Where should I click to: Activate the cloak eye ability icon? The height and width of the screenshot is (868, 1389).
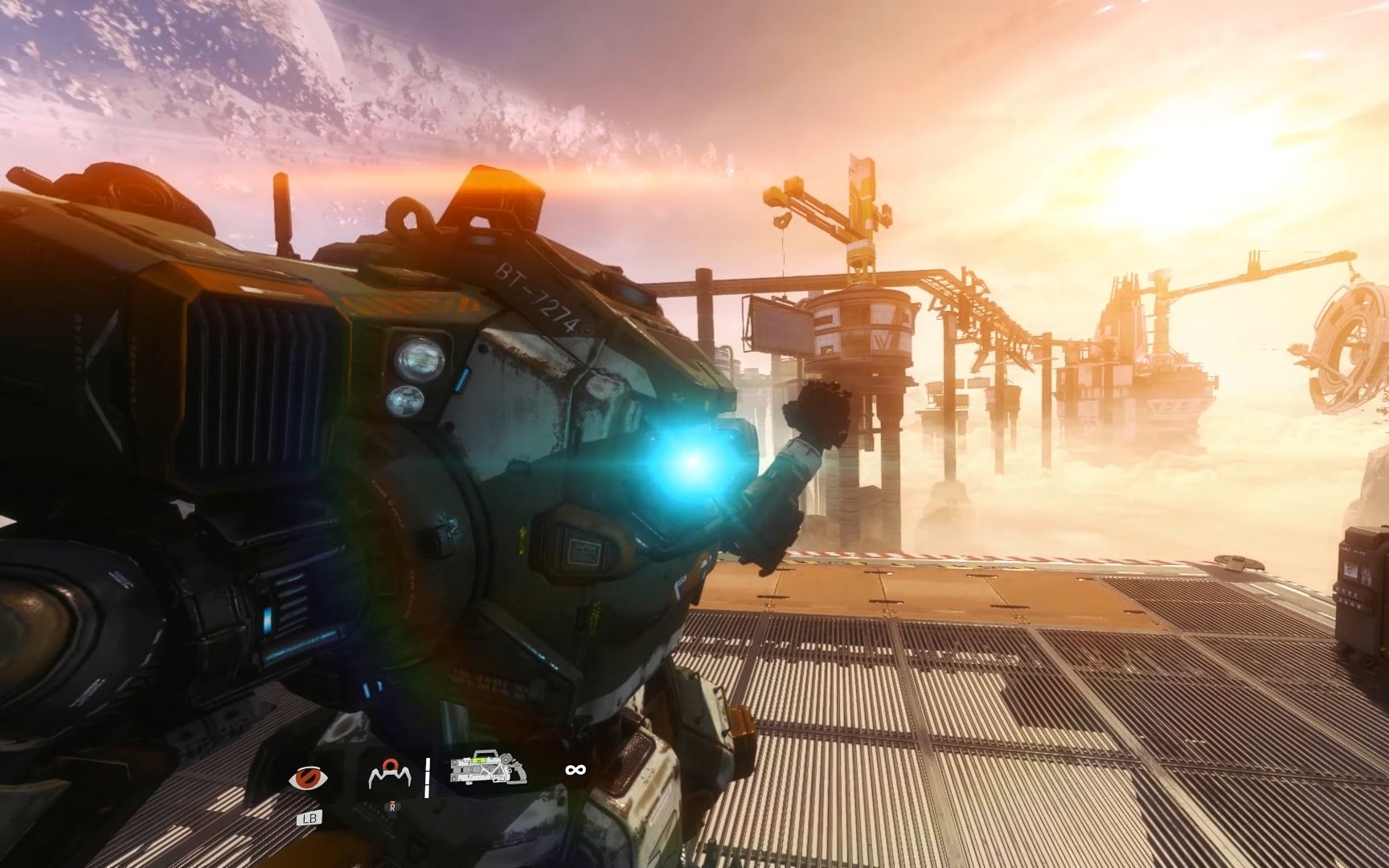point(308,778)
